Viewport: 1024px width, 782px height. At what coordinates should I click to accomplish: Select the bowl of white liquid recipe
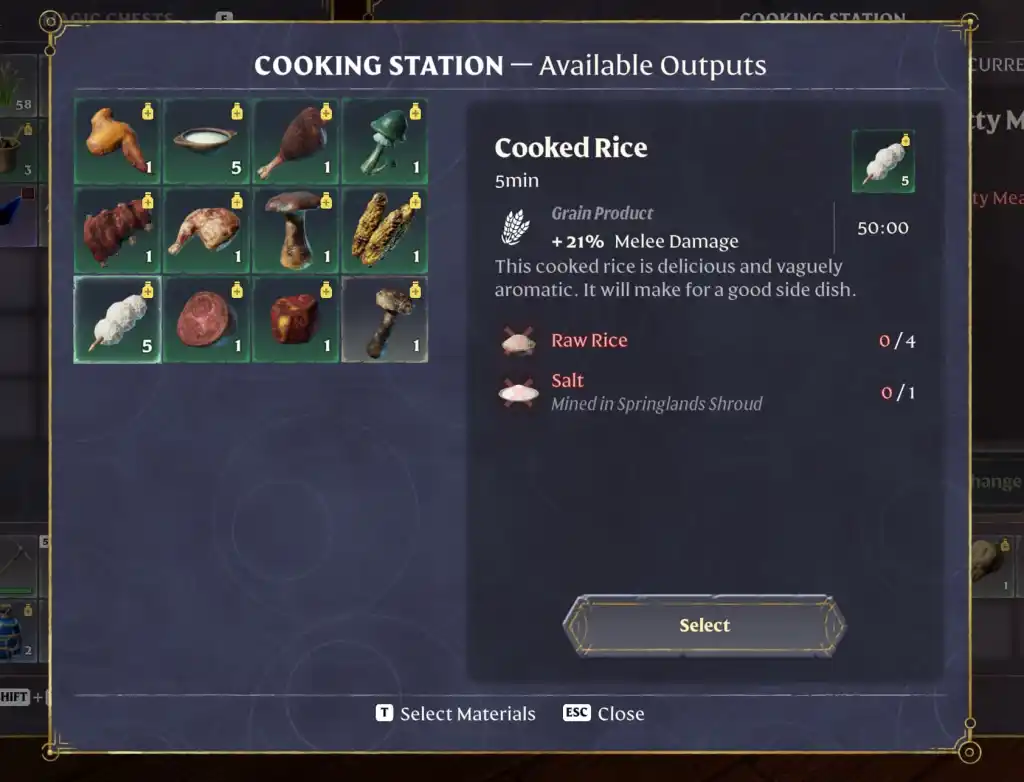[206, 141]
